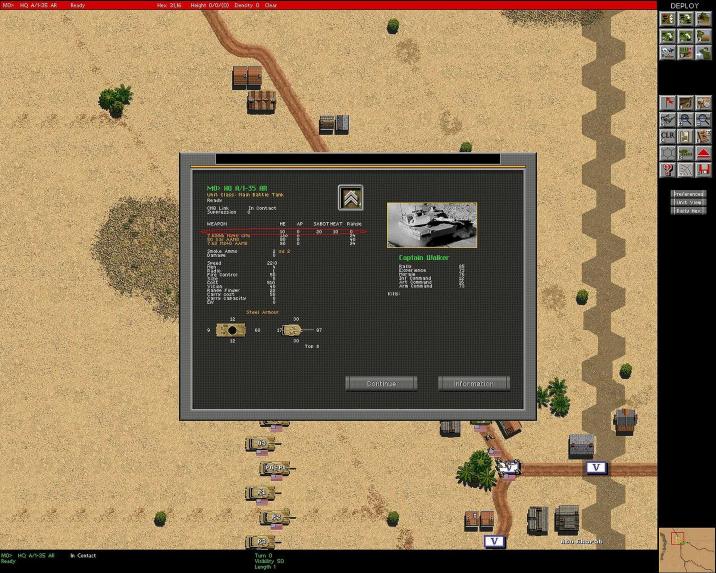Image resolution: width=716 pixels, height=573 pixels.
Task: Open the yellow document toolbar icon
Action: [683, 136]
